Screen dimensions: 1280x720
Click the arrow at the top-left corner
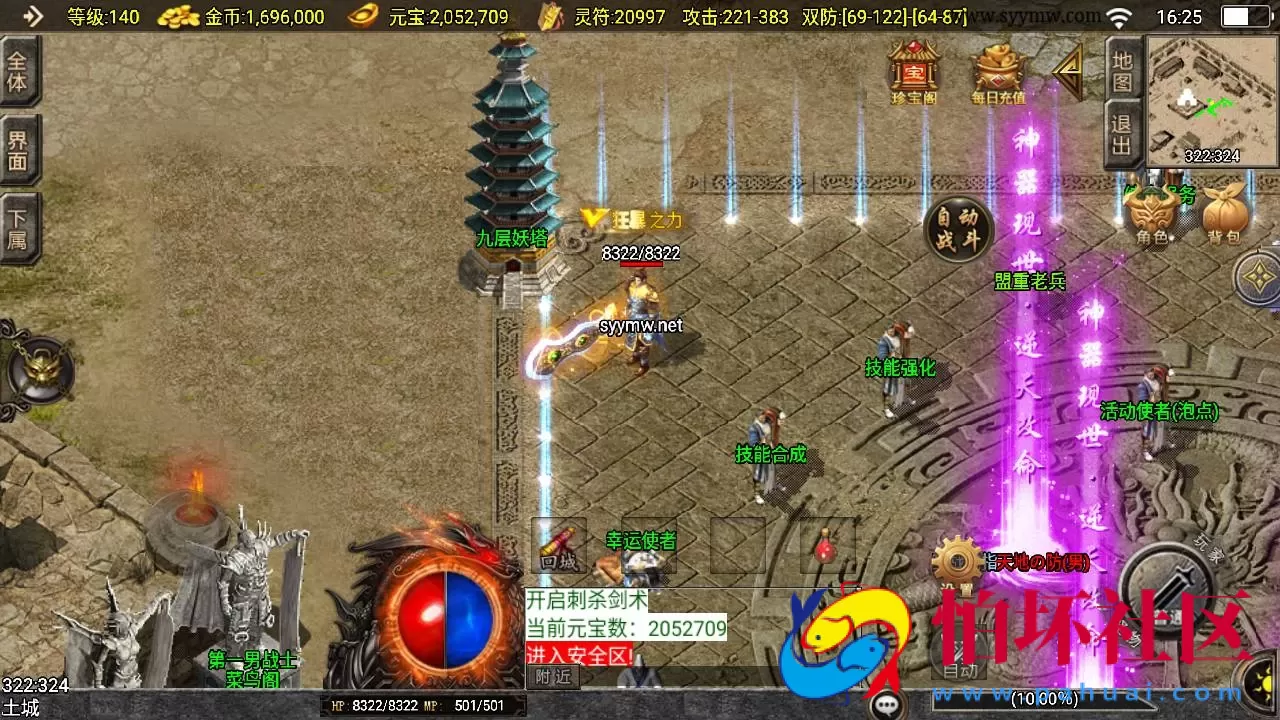(x=32, y=16)
